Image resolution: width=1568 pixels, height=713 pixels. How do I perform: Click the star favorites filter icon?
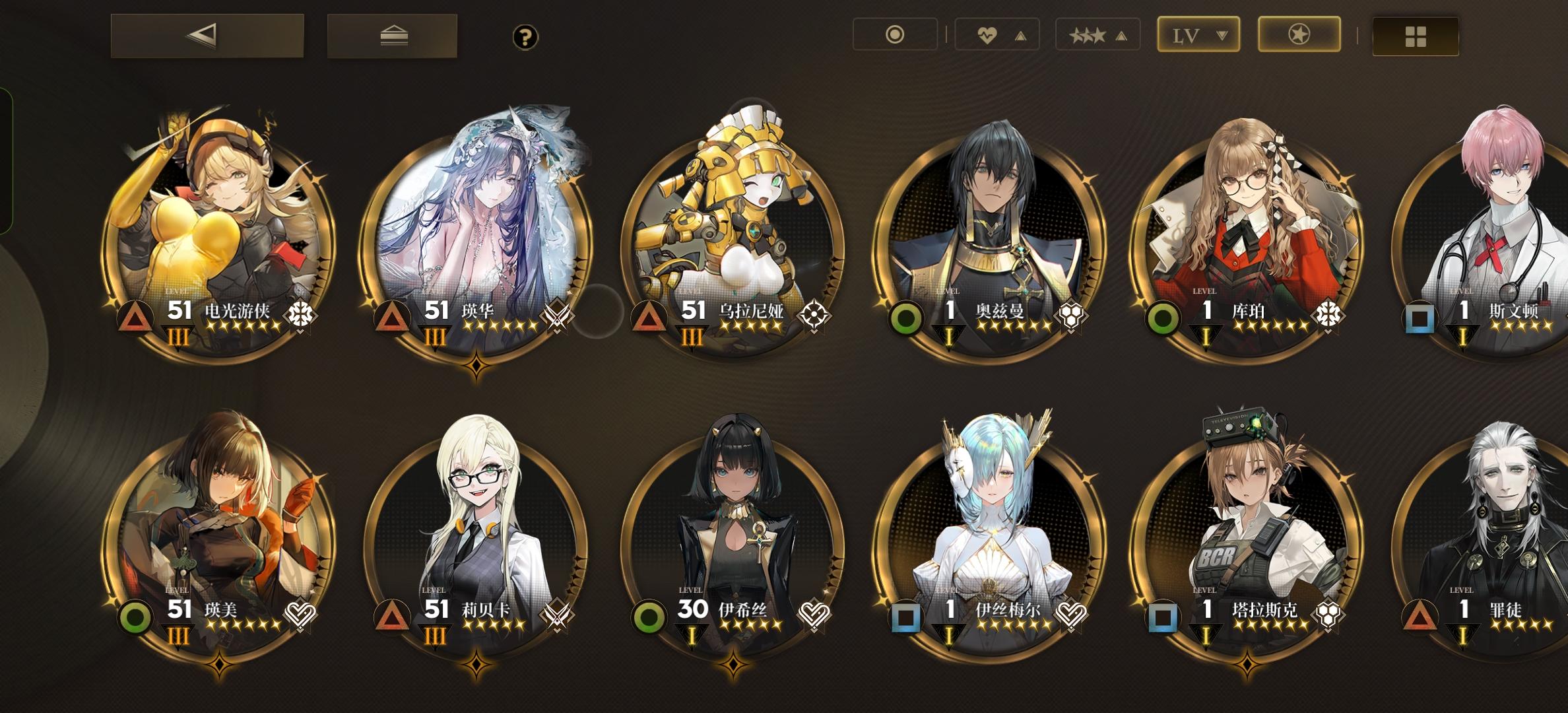pos(1297,35)
